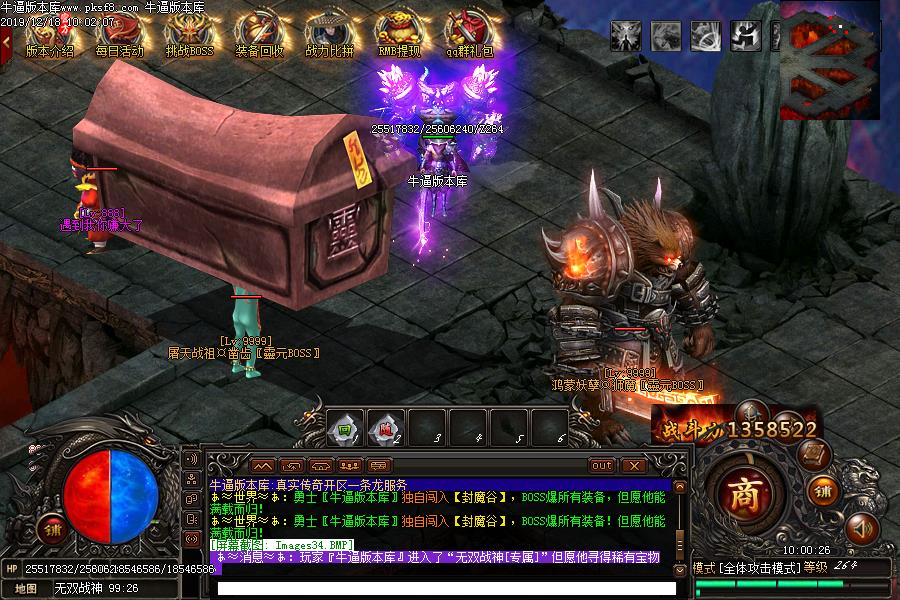Click the chat panel's out button
The width and height of the screenshot is (900, 600).
click(x=602, y=465)
